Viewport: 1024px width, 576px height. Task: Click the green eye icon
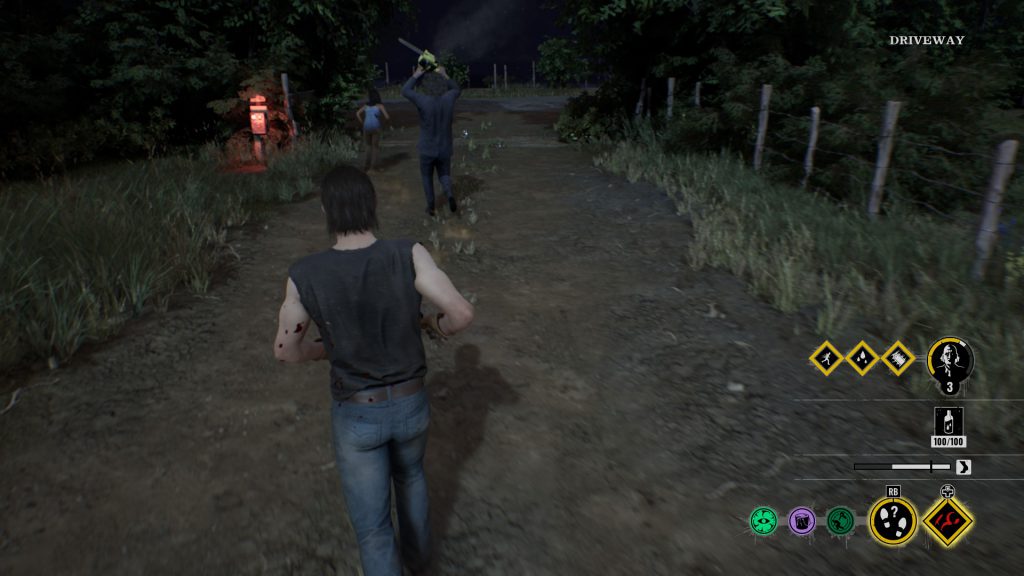[x=764, y=520]
